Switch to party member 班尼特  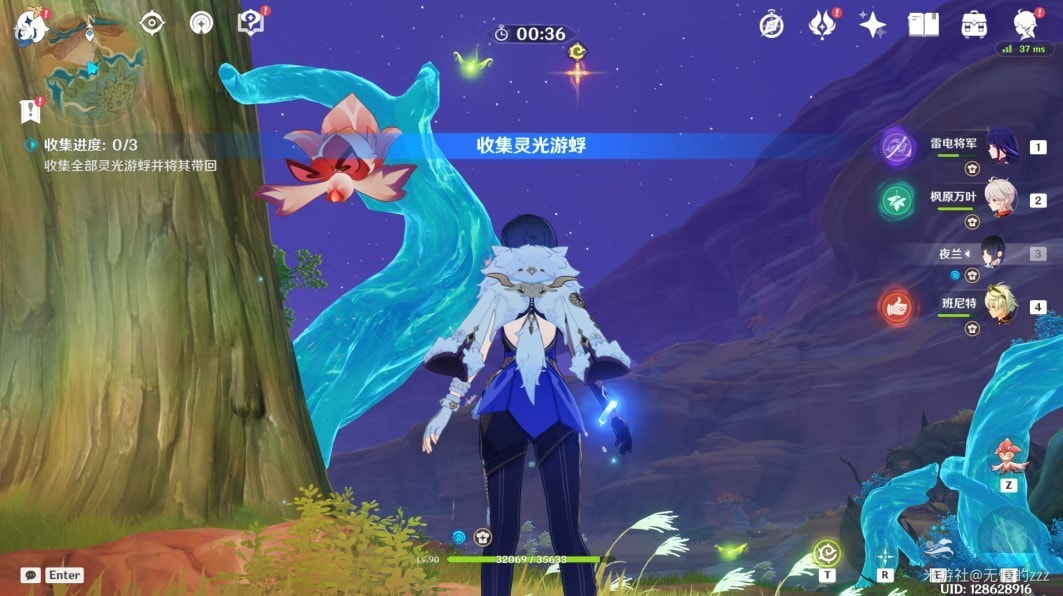[x=1001, y=306]
